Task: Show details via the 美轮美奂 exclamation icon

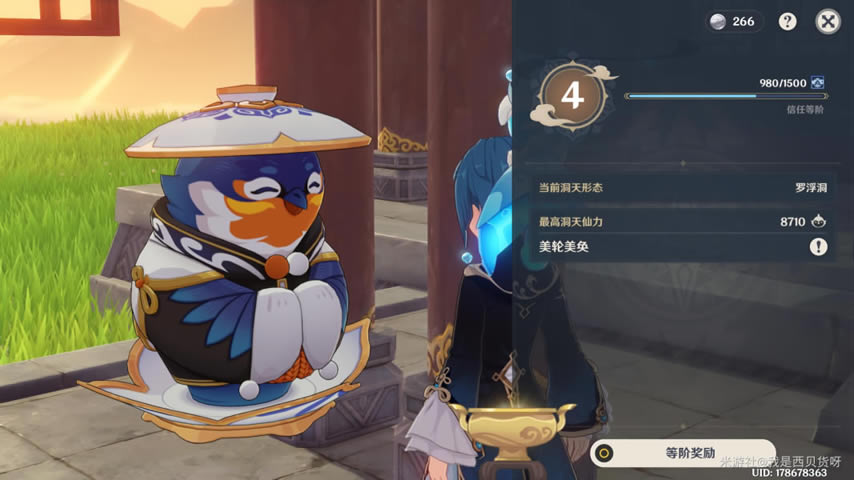Action: pyautogui.click(x=819, y=247)
